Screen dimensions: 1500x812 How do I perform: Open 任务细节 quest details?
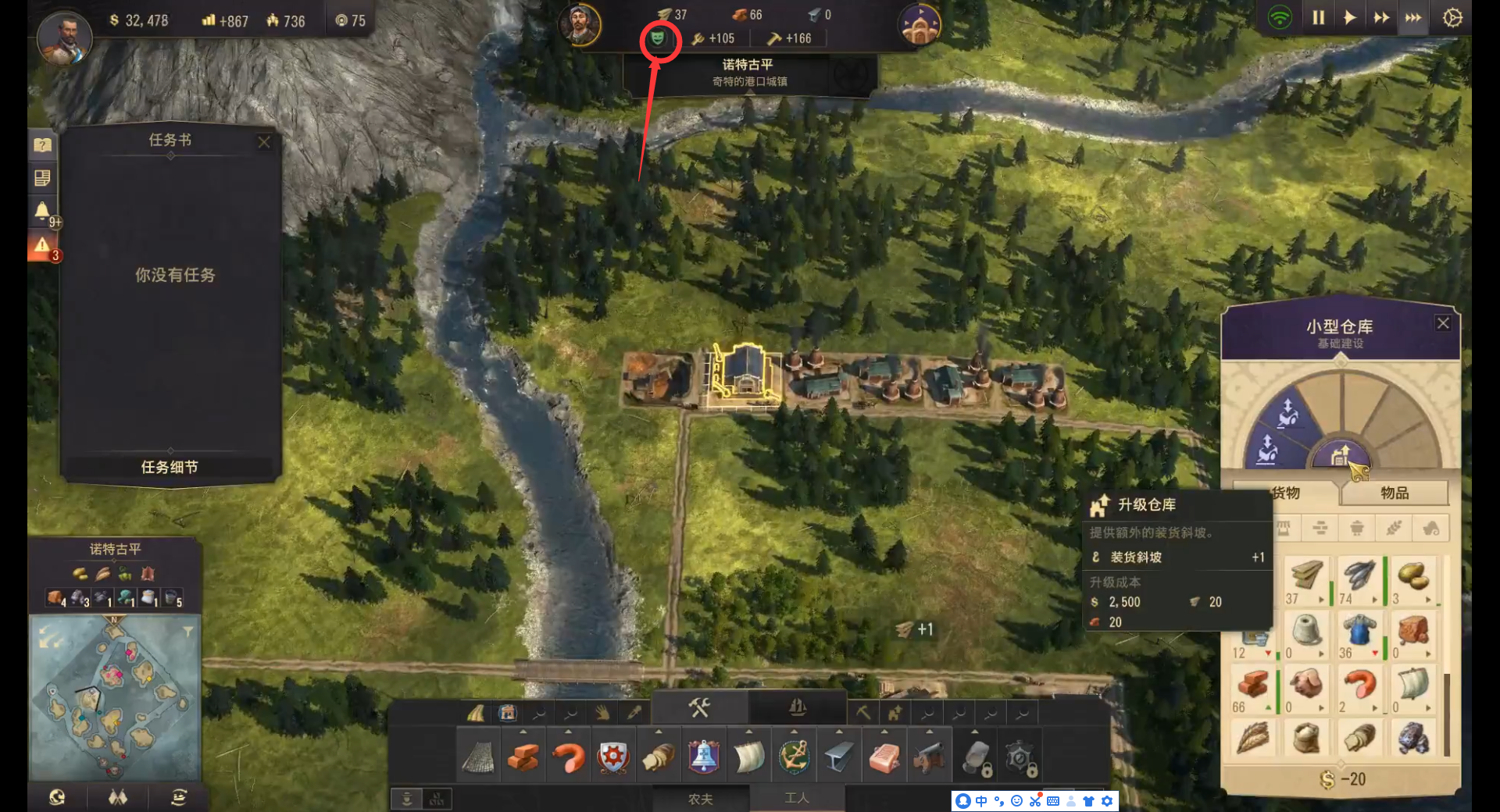click(x=170, y=467)
